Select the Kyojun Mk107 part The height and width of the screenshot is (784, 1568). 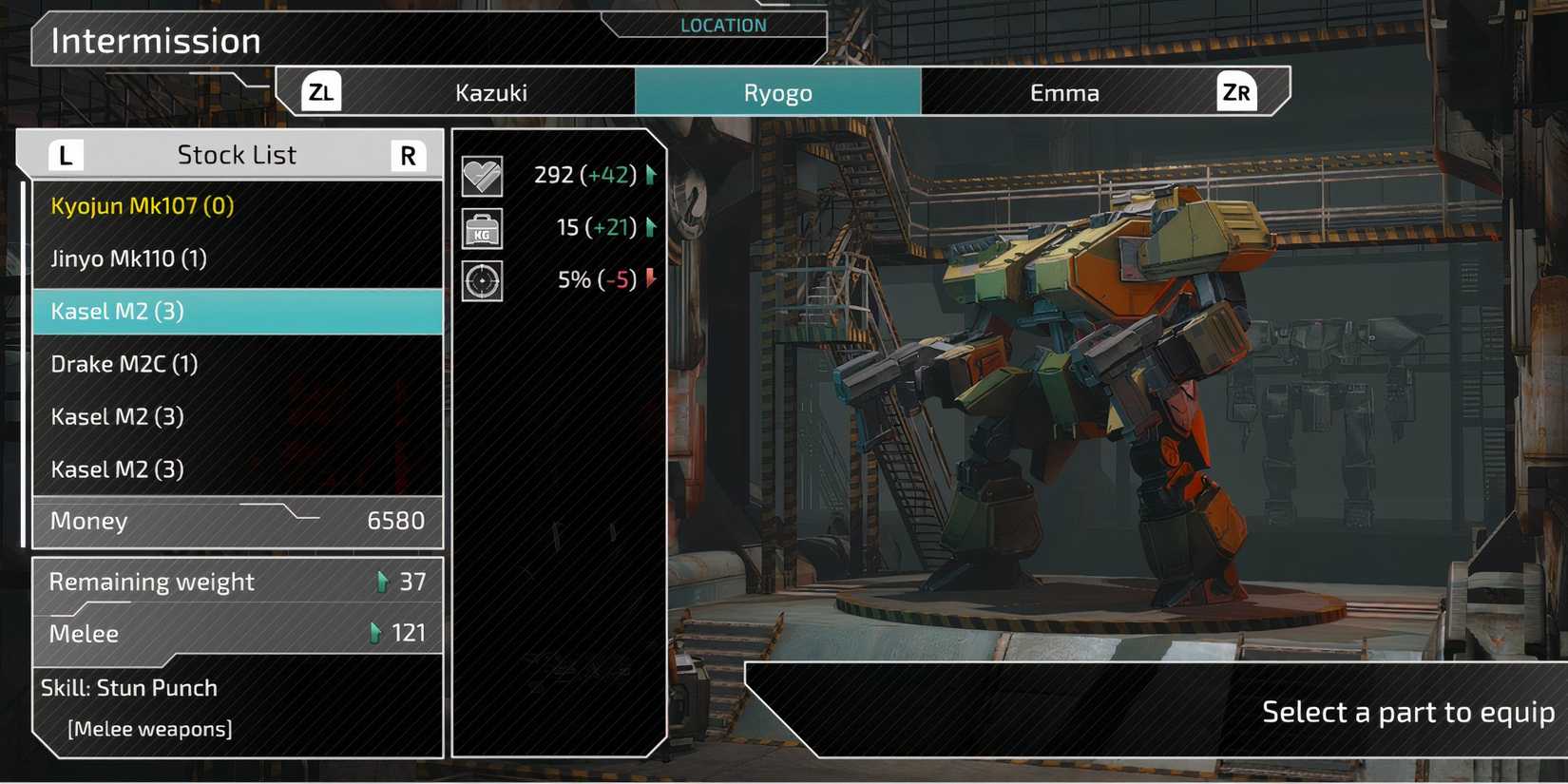143,205
